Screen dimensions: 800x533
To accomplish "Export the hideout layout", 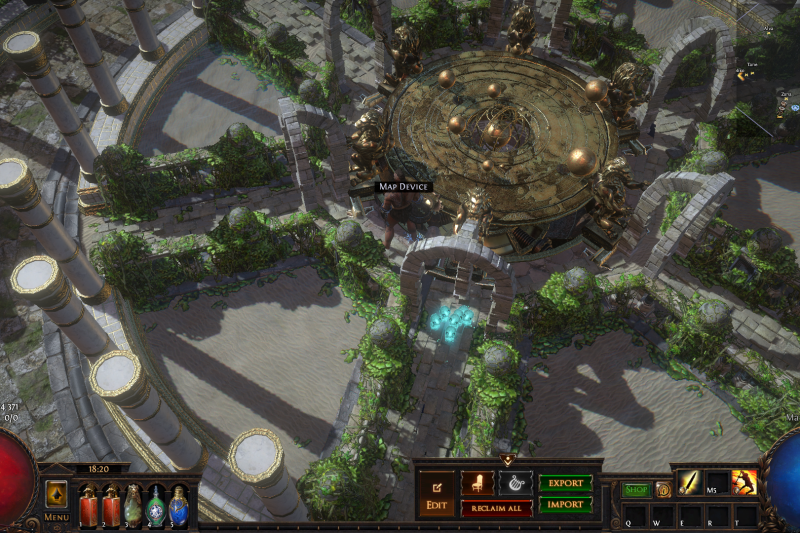I will click(565, 483).
